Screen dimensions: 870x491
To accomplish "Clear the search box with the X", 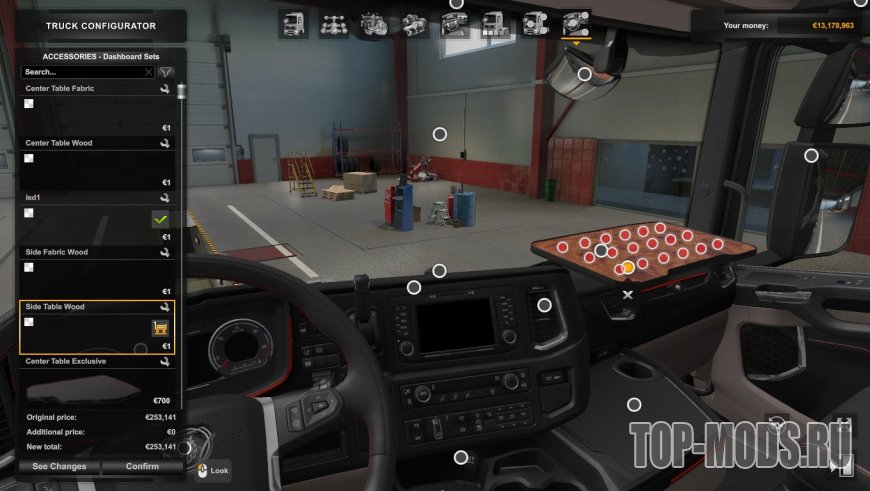I will coord(149,72).
